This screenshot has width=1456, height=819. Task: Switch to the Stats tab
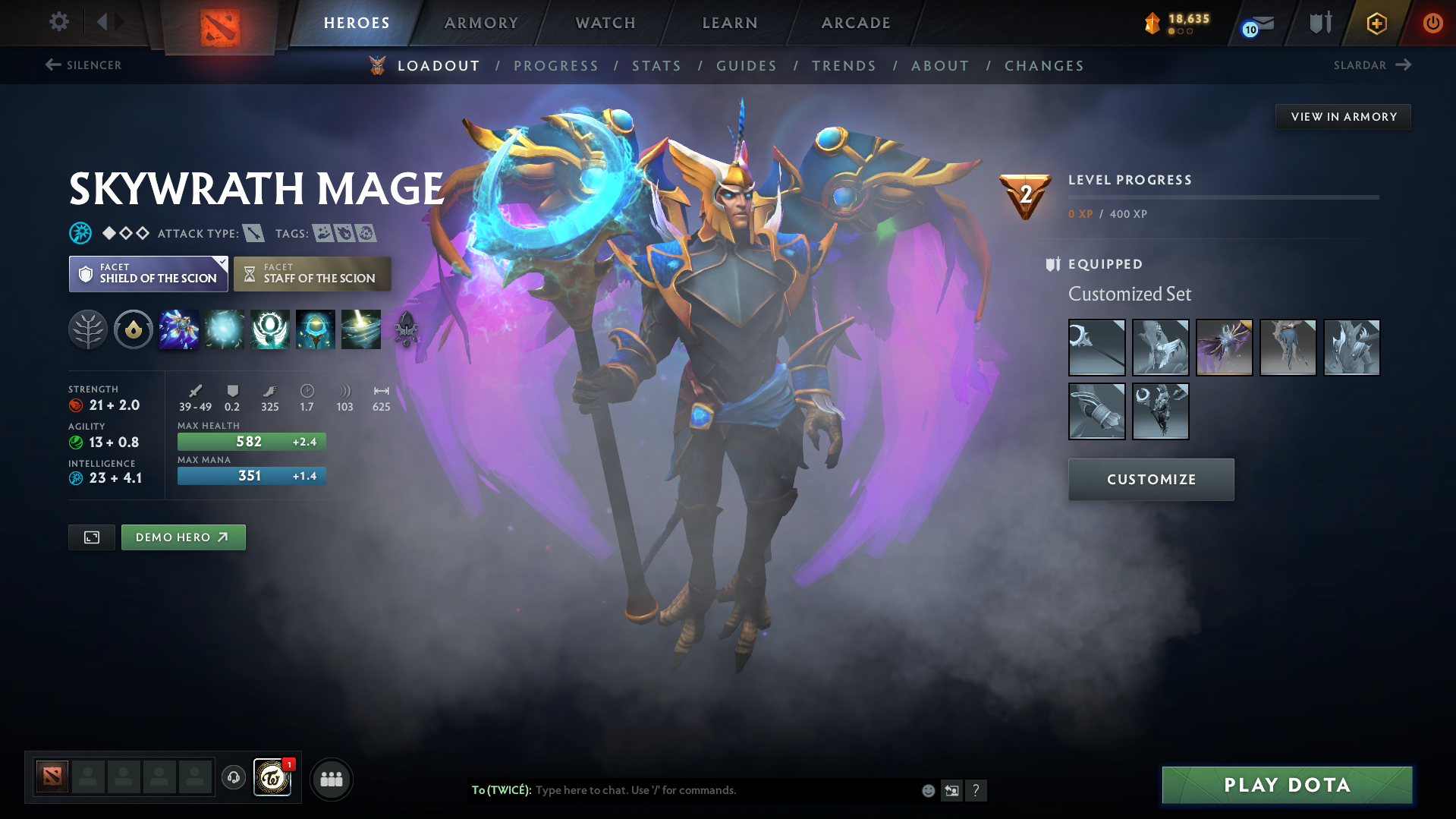point(656,65)
